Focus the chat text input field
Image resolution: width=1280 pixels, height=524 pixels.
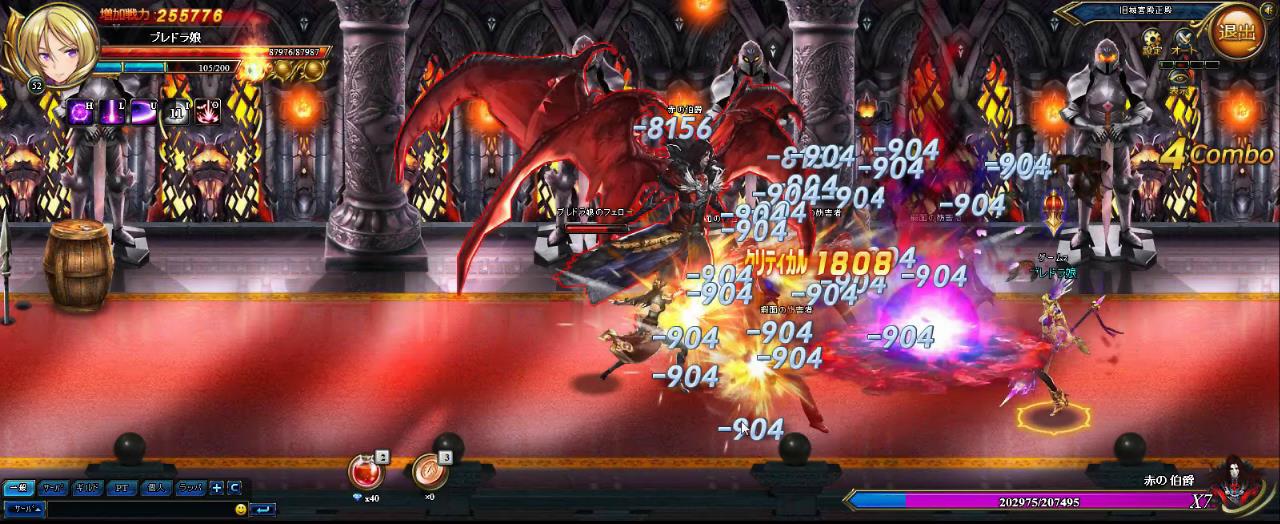(140, 509)
